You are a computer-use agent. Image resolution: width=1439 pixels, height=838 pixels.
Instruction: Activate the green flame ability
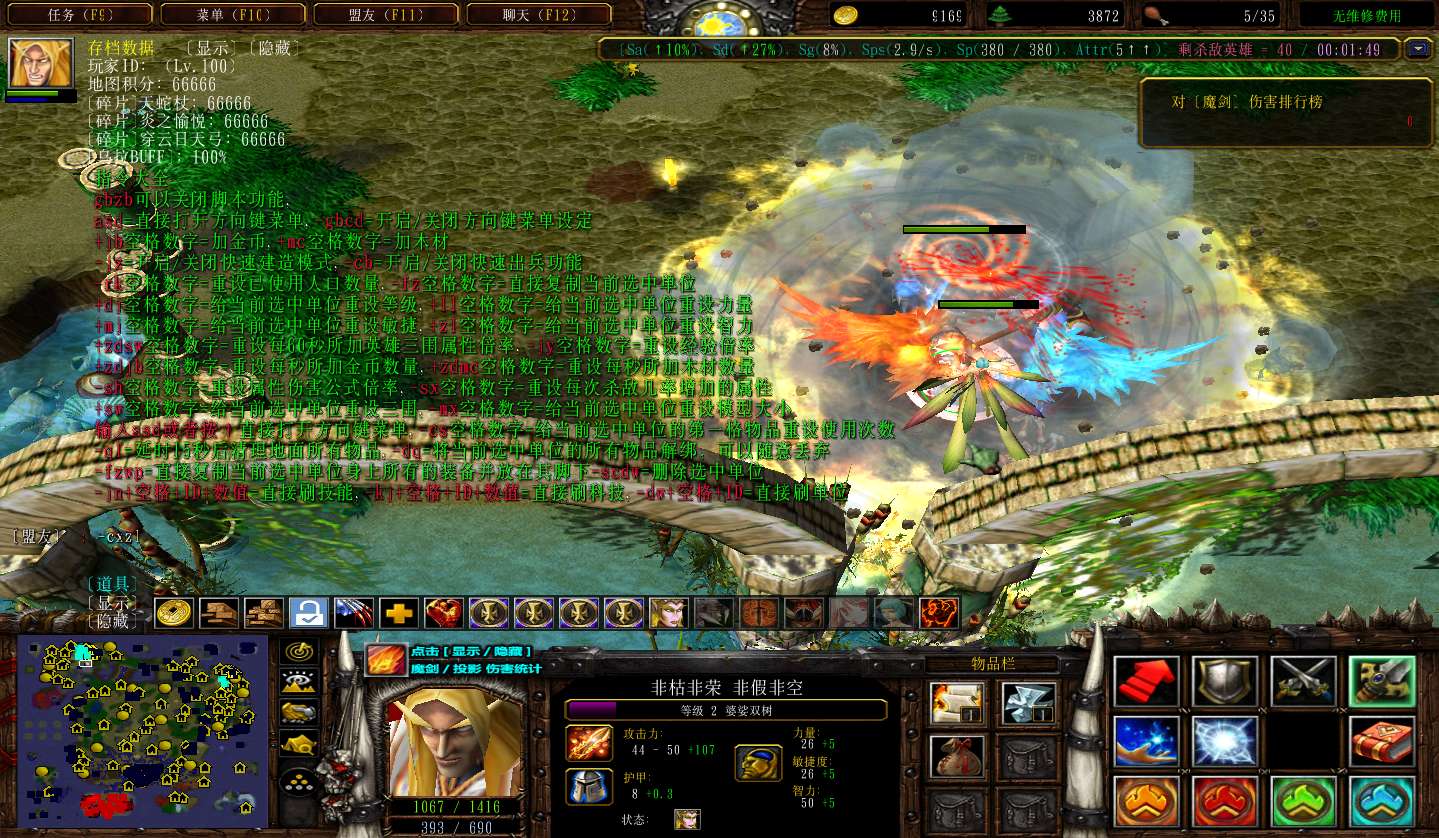1303,801
